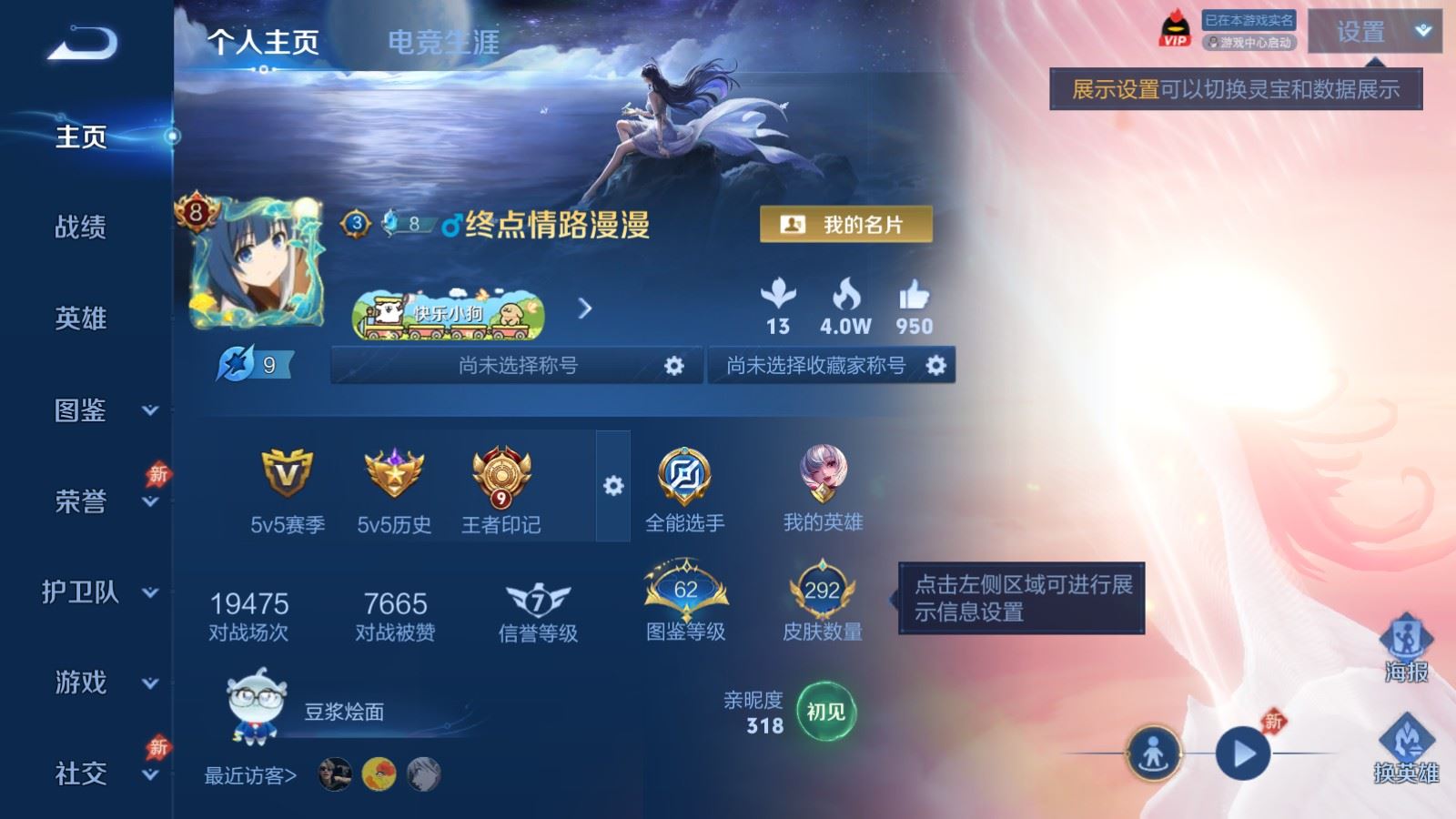
Task: Select the 全能选手 badge icon
Action: pyautogui.click(x=684, y=475)
